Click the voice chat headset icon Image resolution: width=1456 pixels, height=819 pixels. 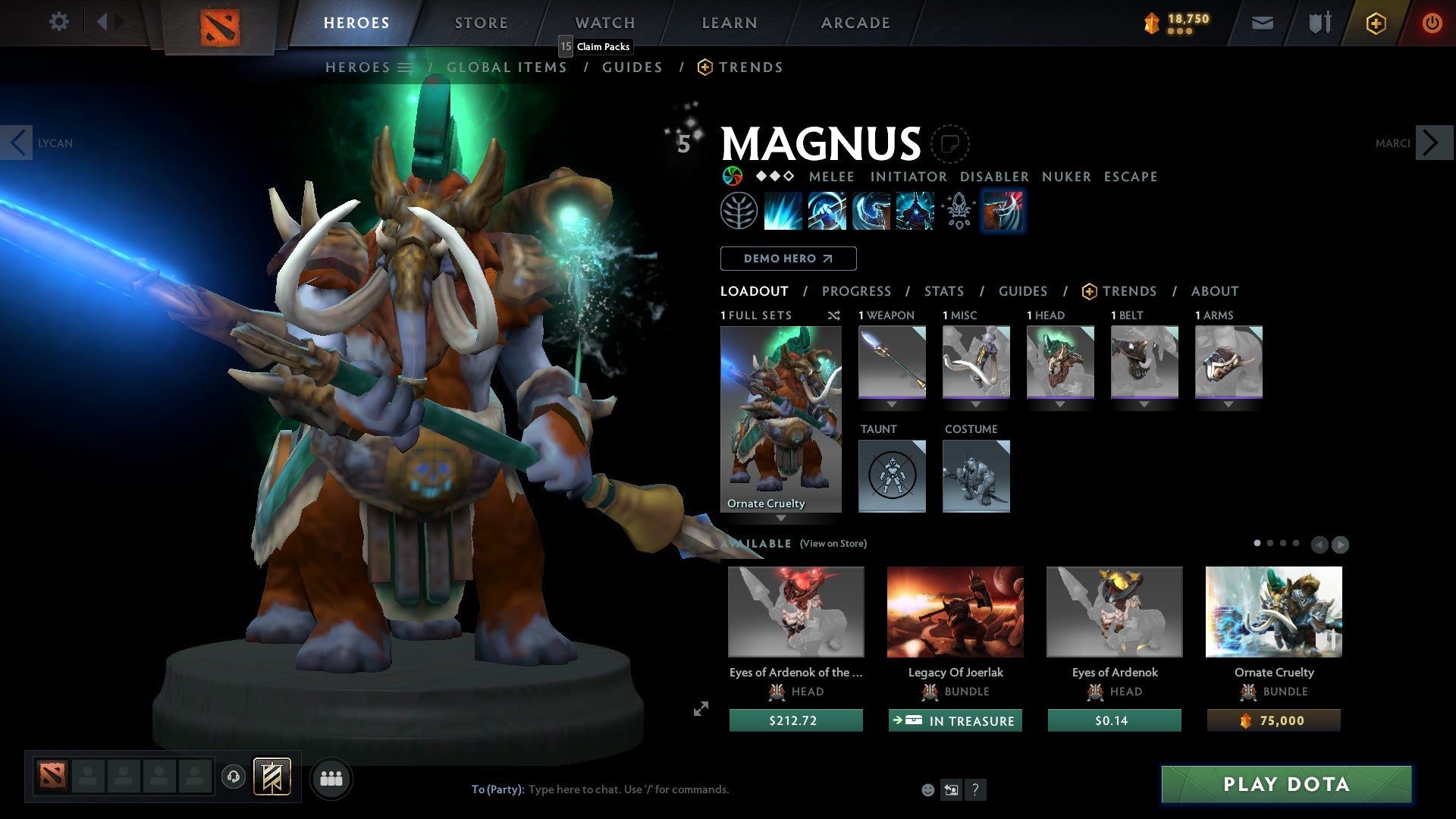point(234,778)
